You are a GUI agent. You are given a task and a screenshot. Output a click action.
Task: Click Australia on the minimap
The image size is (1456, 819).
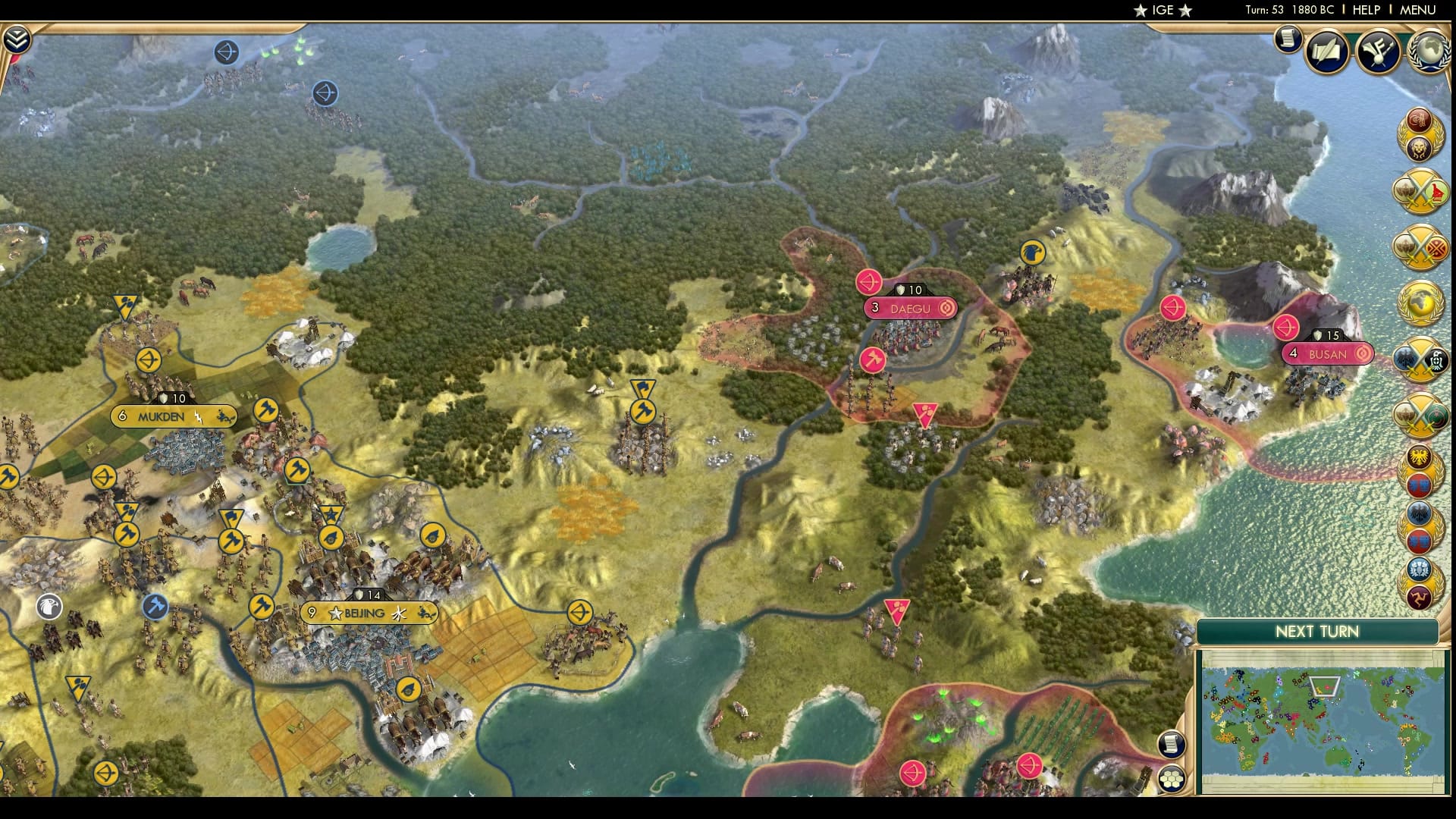pyautogui.click(x=1338, y=758)
